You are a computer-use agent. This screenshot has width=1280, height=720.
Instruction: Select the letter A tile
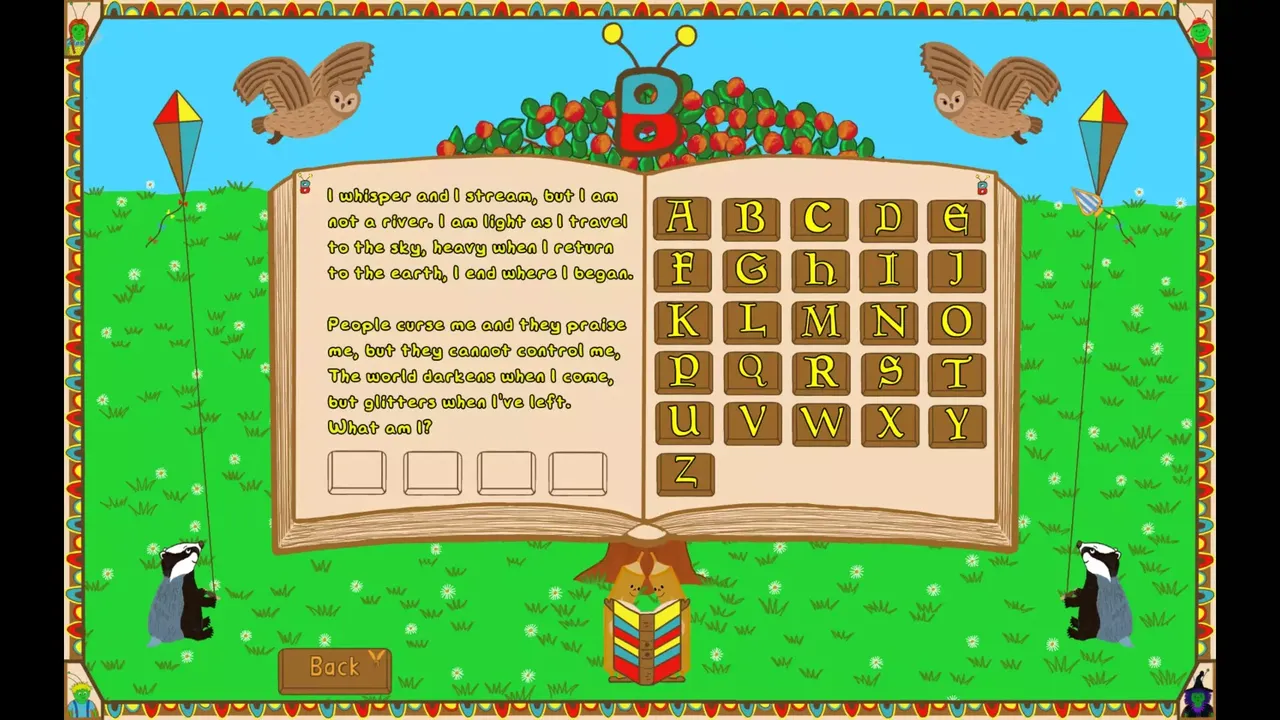684,218
